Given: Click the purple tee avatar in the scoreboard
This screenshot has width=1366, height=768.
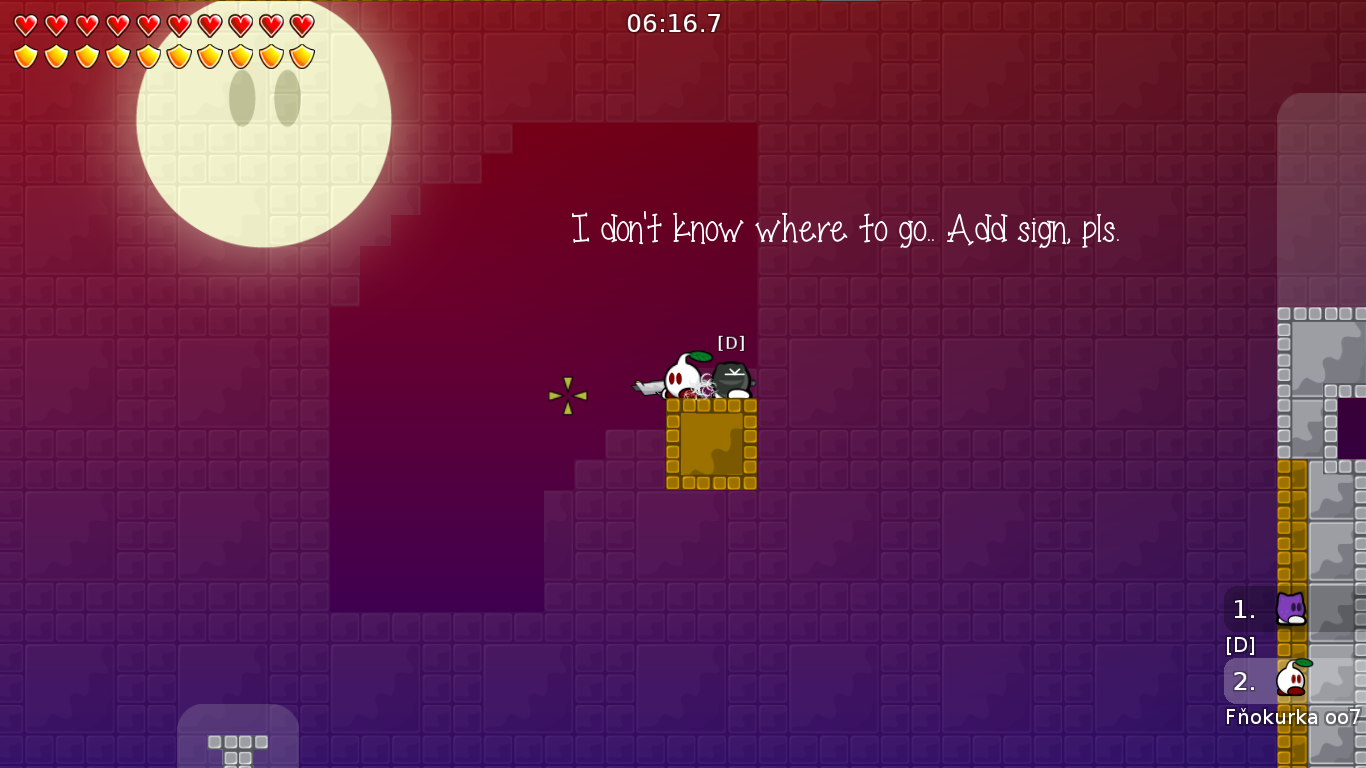Looking at the screenshot, I should pos(1291,608).
